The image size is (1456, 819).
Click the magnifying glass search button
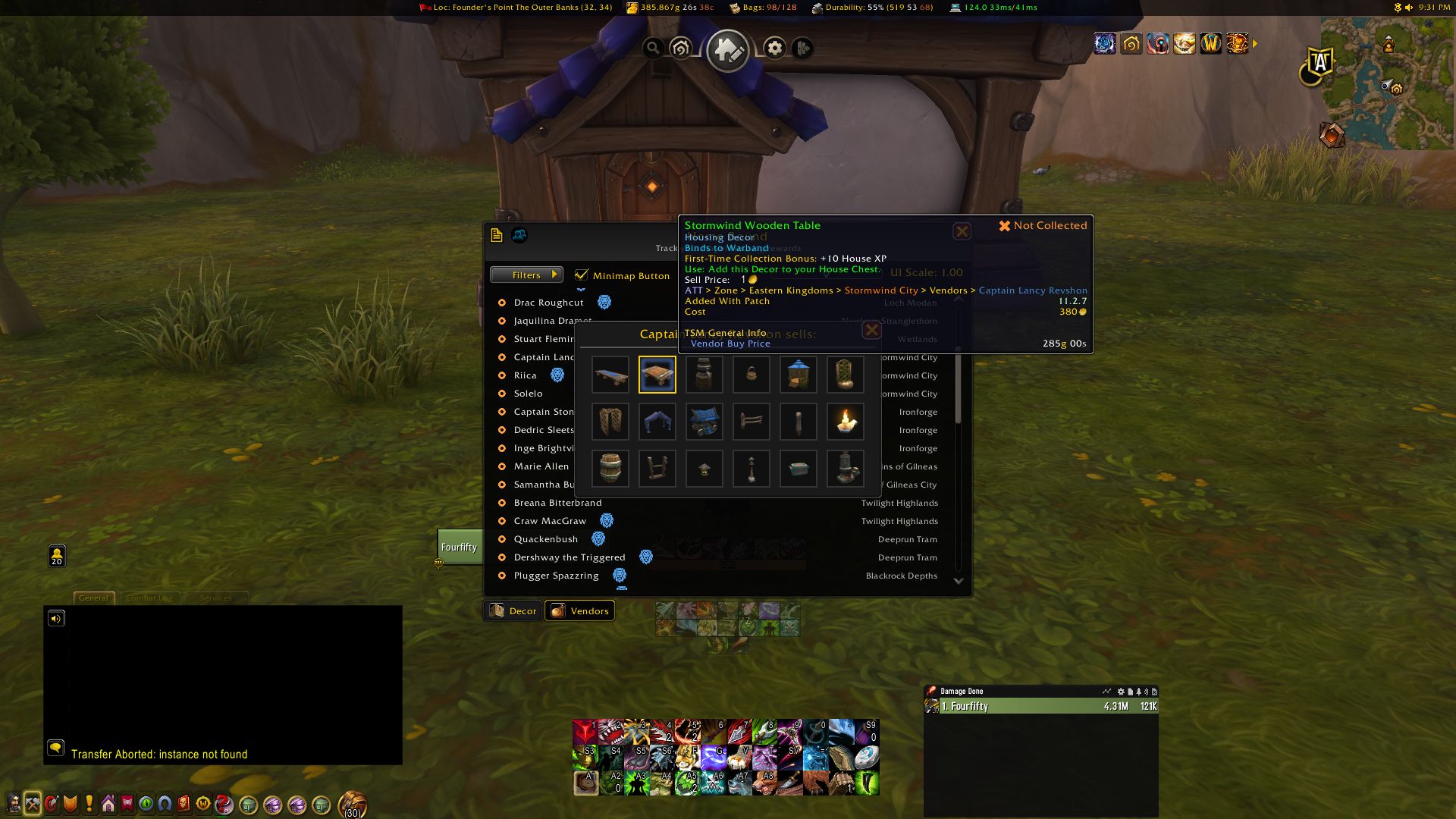point(652,49)
